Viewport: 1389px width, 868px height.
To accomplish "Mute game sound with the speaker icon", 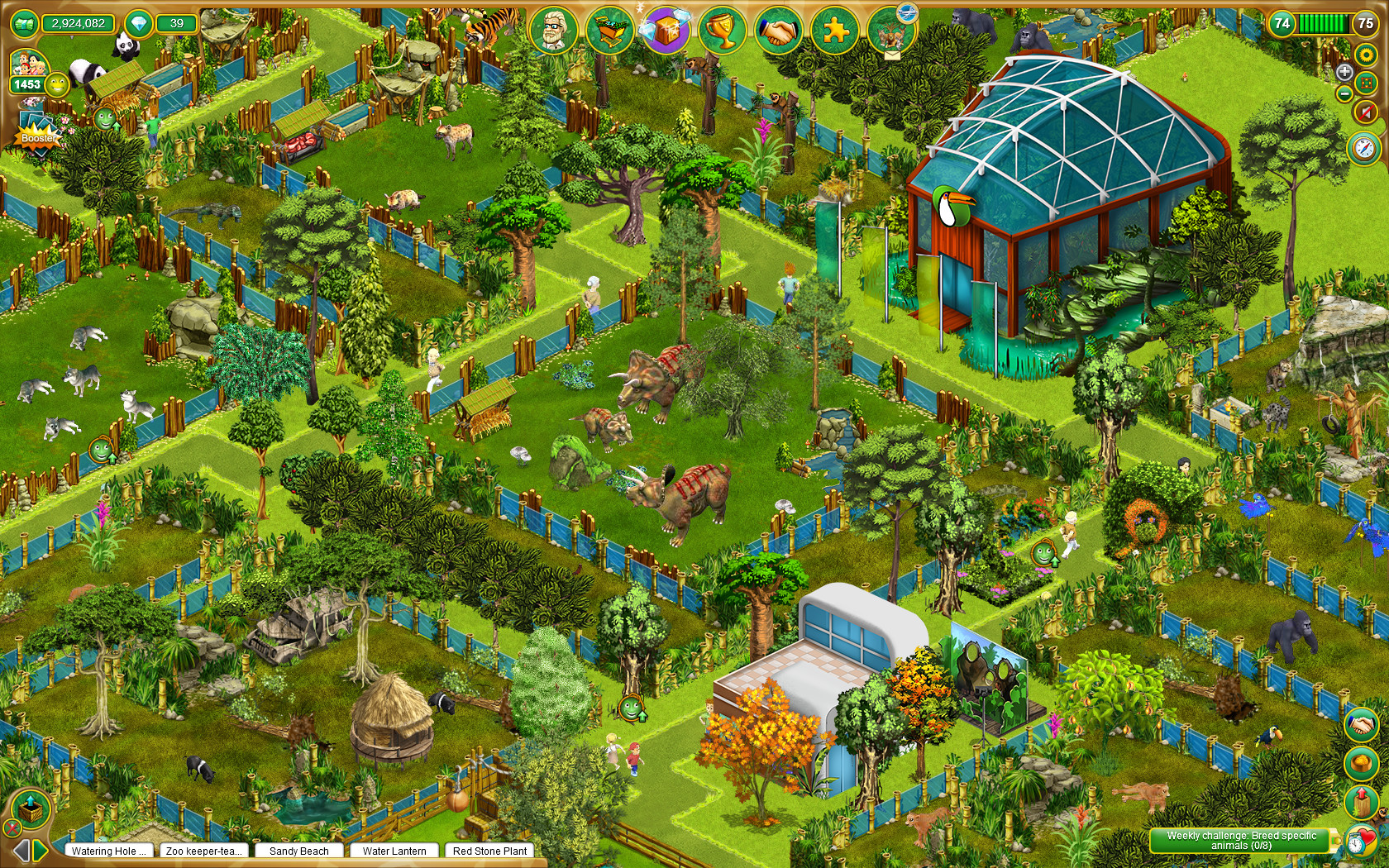I will point(1365,112).
